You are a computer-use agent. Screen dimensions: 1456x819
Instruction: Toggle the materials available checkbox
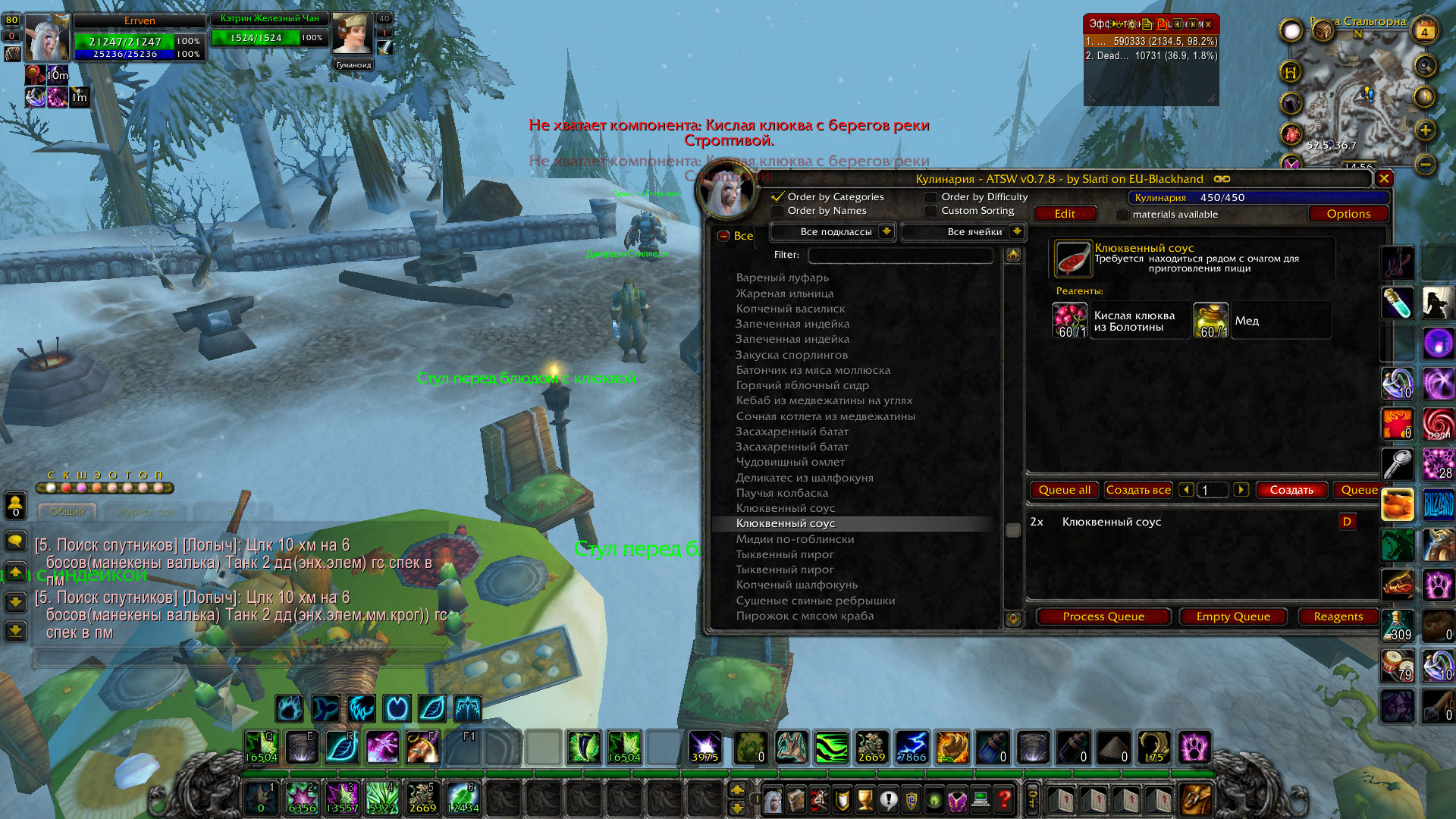tap(1123, 215)
